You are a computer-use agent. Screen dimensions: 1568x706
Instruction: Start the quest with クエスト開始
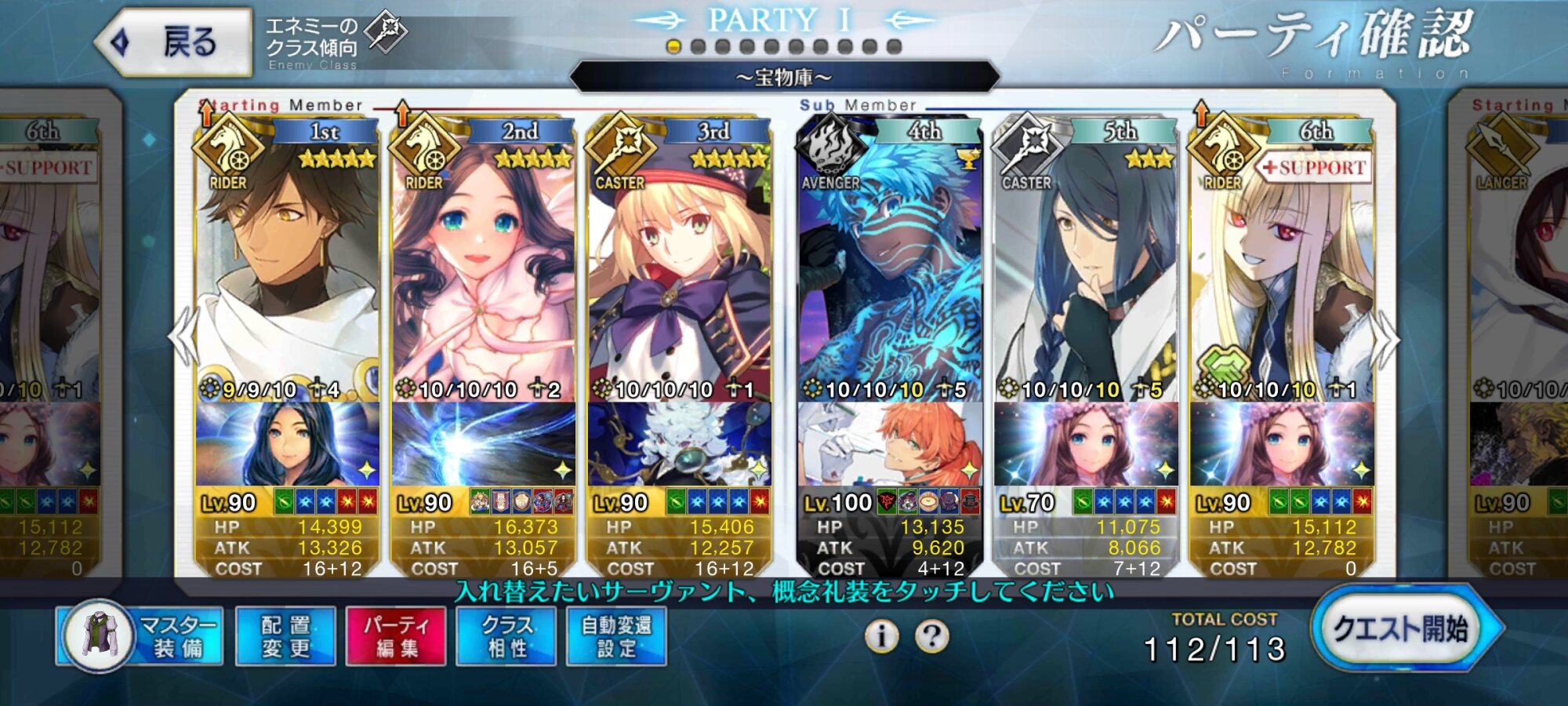[x=1401, y=629]
